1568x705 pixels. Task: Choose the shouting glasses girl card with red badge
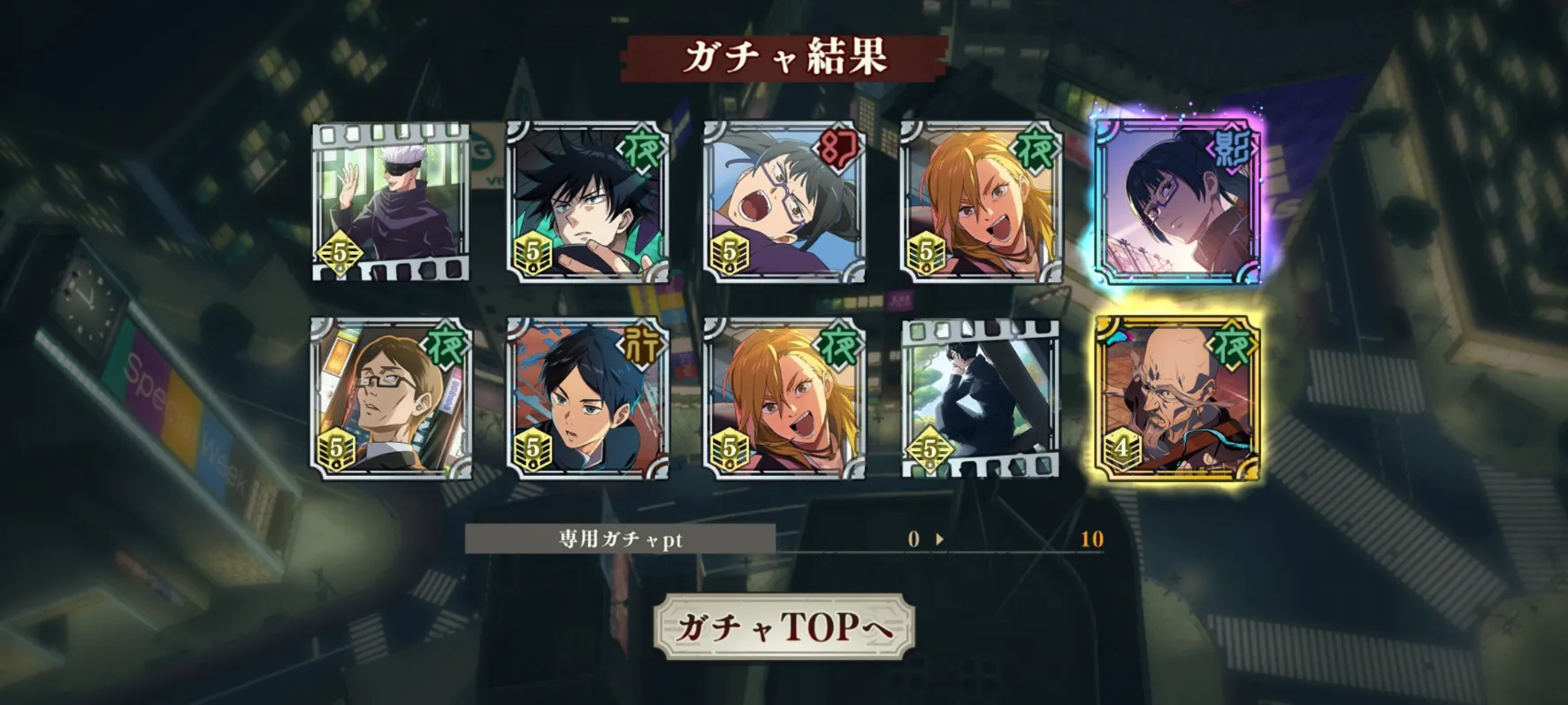pyautogui.click(x=784, y=202)
